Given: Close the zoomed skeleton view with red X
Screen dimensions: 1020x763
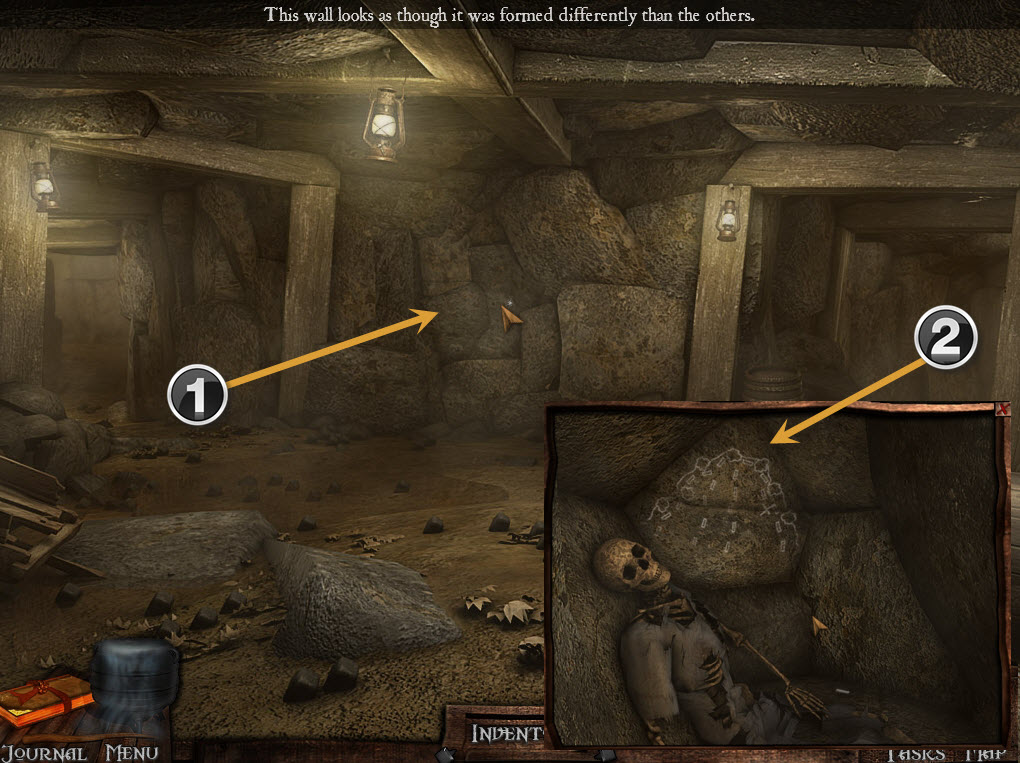Looking at the screenshot, I should [x=1003, y=409].
